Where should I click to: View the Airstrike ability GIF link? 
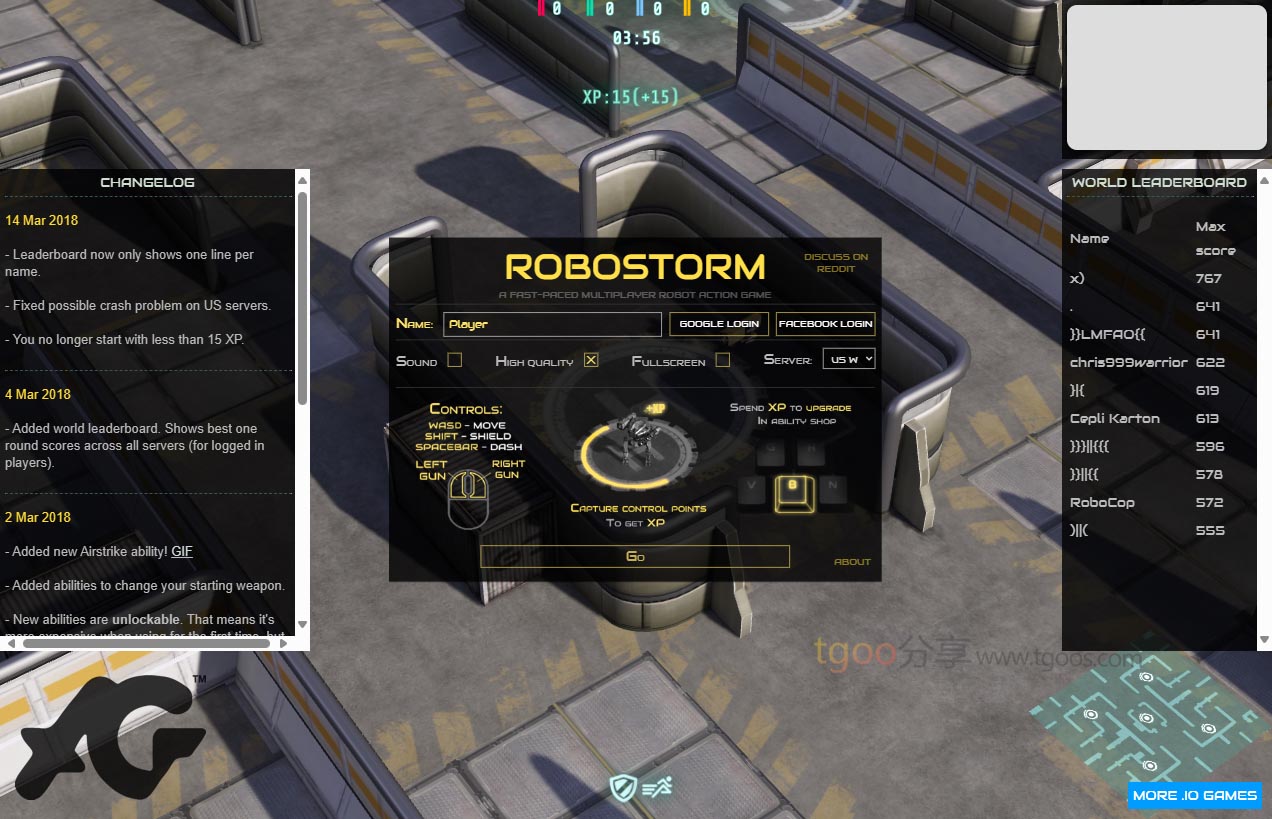[x=182, y=551]
